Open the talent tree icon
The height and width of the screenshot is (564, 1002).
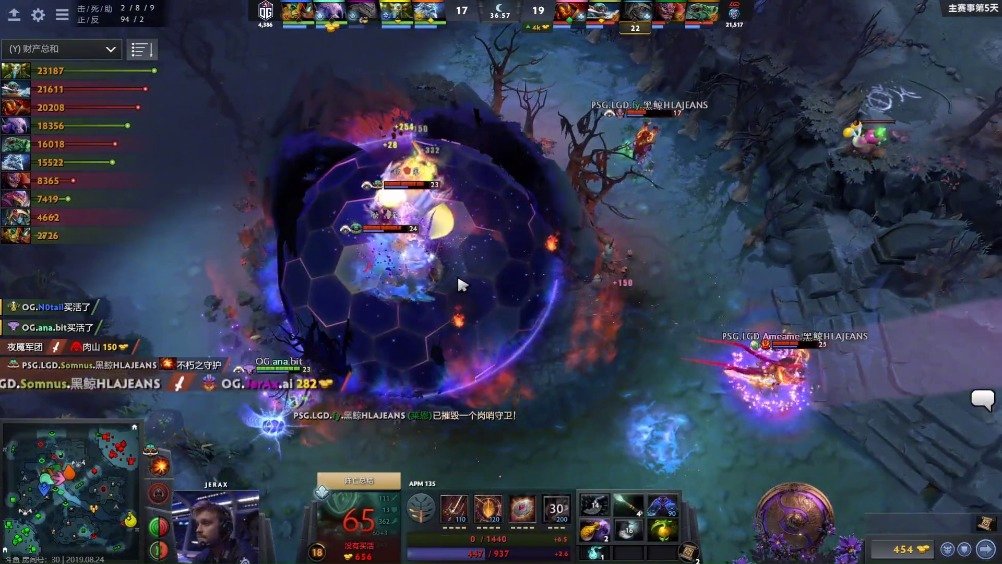[x=420, y=507]
